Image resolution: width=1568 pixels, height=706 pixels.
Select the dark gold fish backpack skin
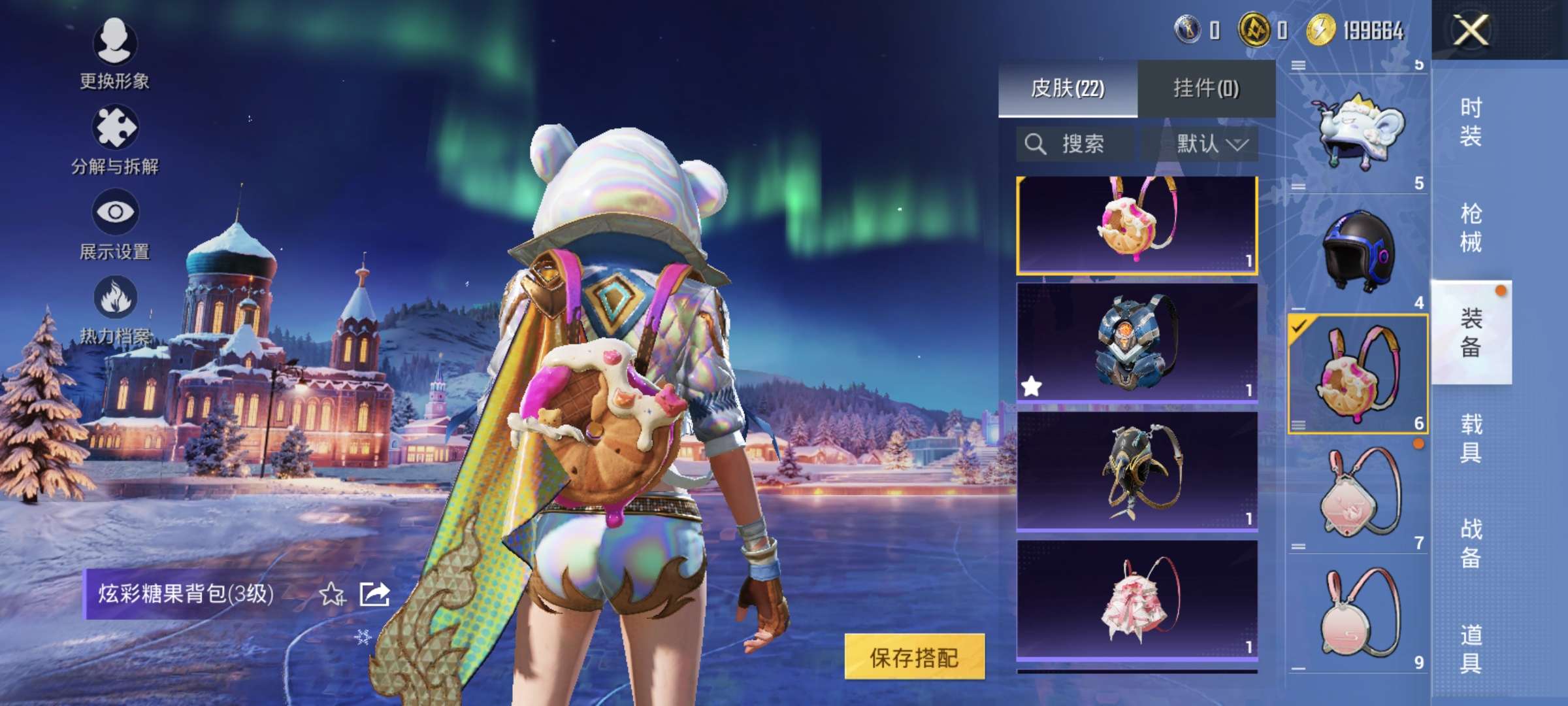click(1137, 471)
